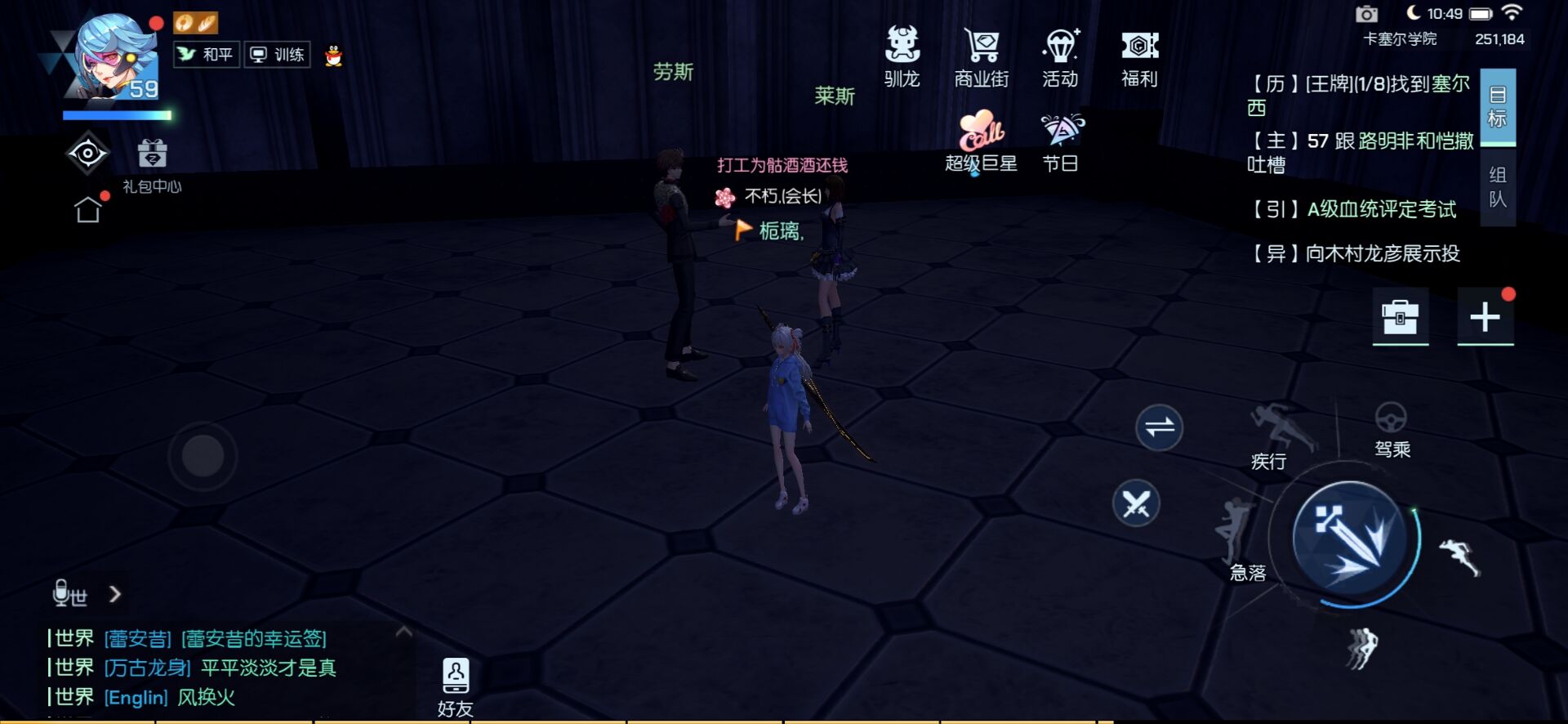1568x724 pixels.
Task: Select the 目标 objectives tab
Action: point(1497,106)
